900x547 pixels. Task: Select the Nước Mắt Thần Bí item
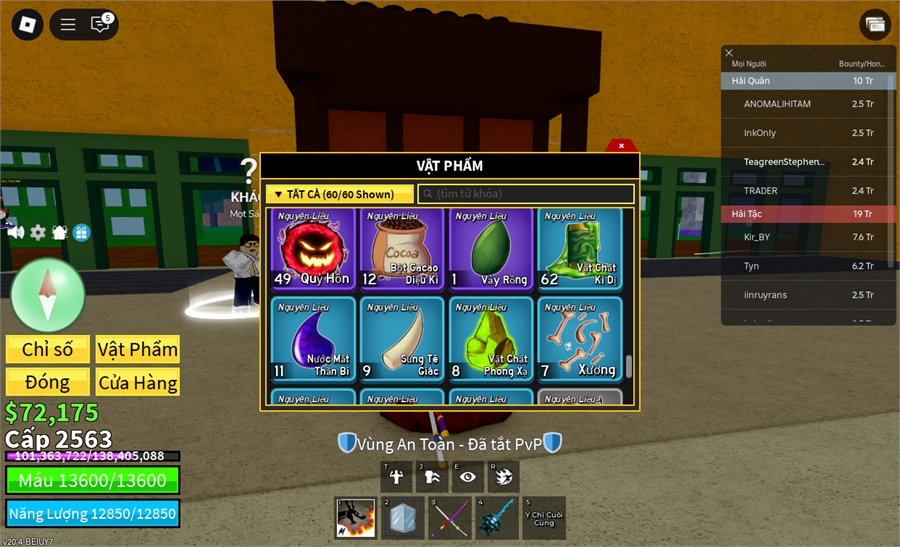pos(315,339)
